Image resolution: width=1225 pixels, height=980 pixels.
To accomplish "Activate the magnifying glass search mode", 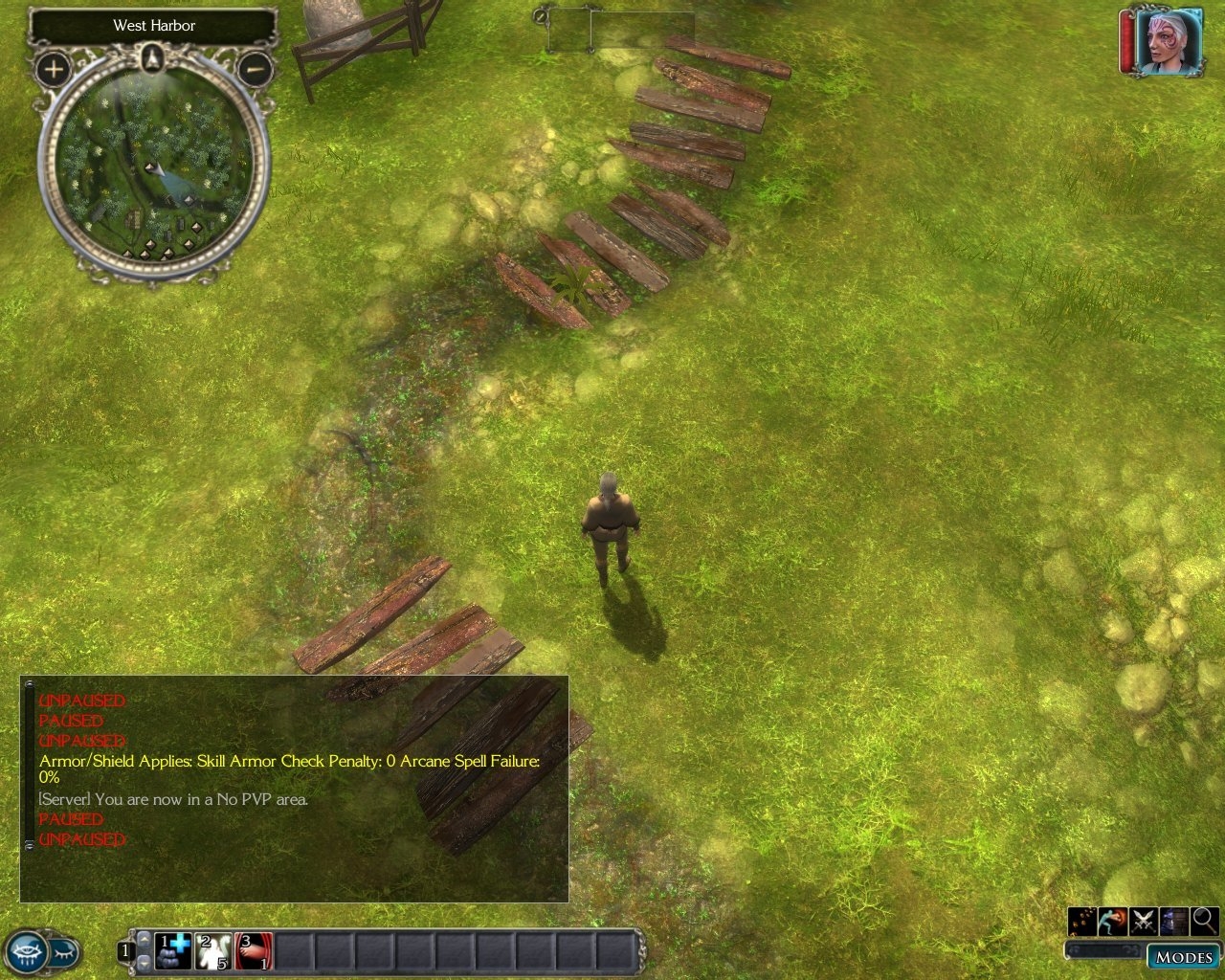I will coord(1205,921).
